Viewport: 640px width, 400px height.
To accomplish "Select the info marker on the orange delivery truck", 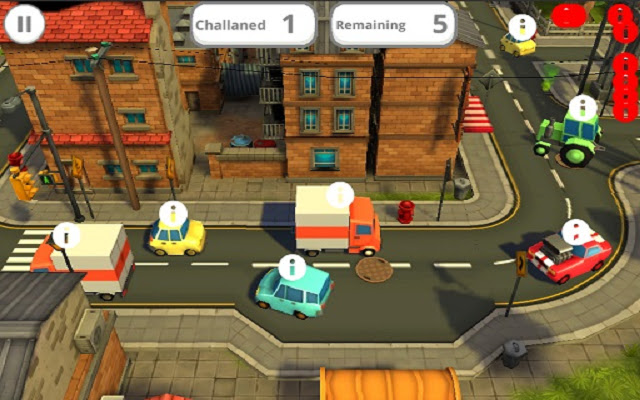I will click(340, 194).
